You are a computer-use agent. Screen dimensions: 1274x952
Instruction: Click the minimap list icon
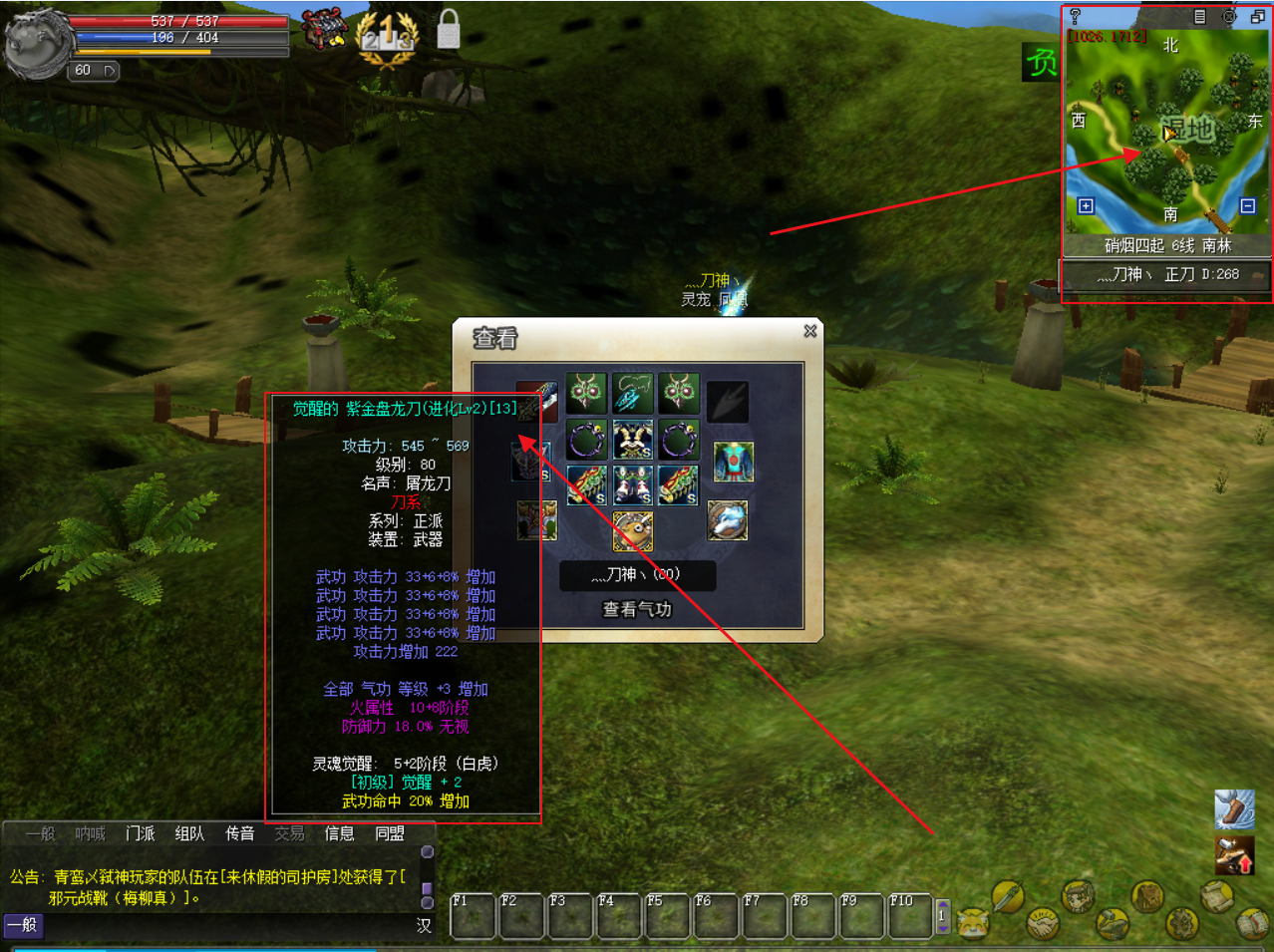1200,17
